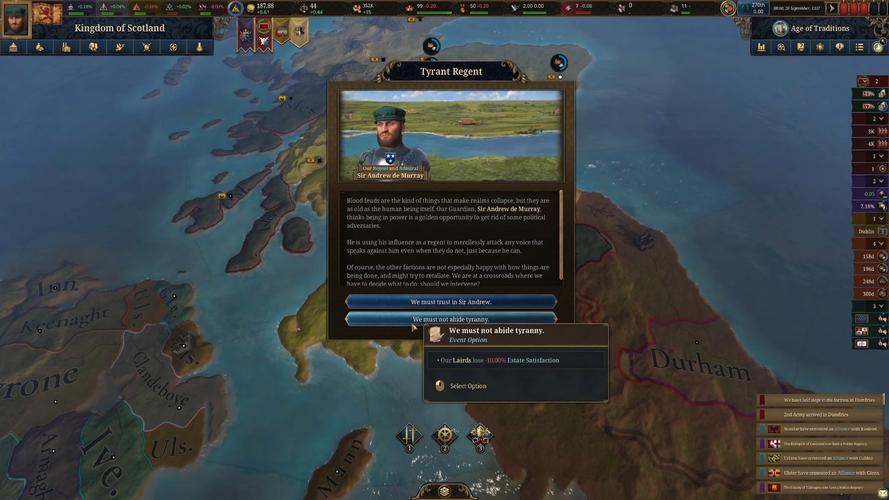Click the ruler portrait in top-left corner
The height and width of the screenshot is (500, 889).
point(15,16)
